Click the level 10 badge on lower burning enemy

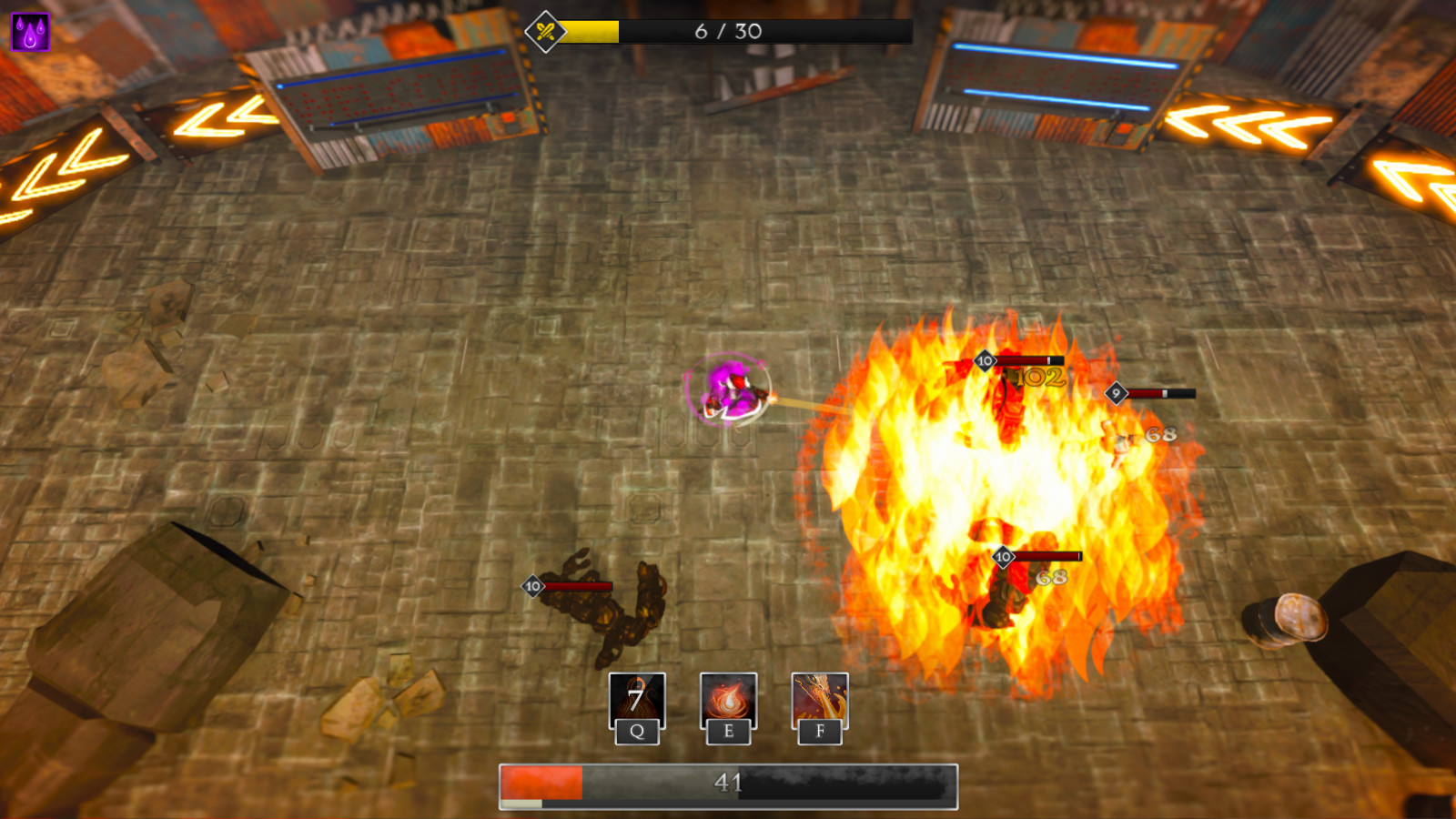click(1002, 555)
